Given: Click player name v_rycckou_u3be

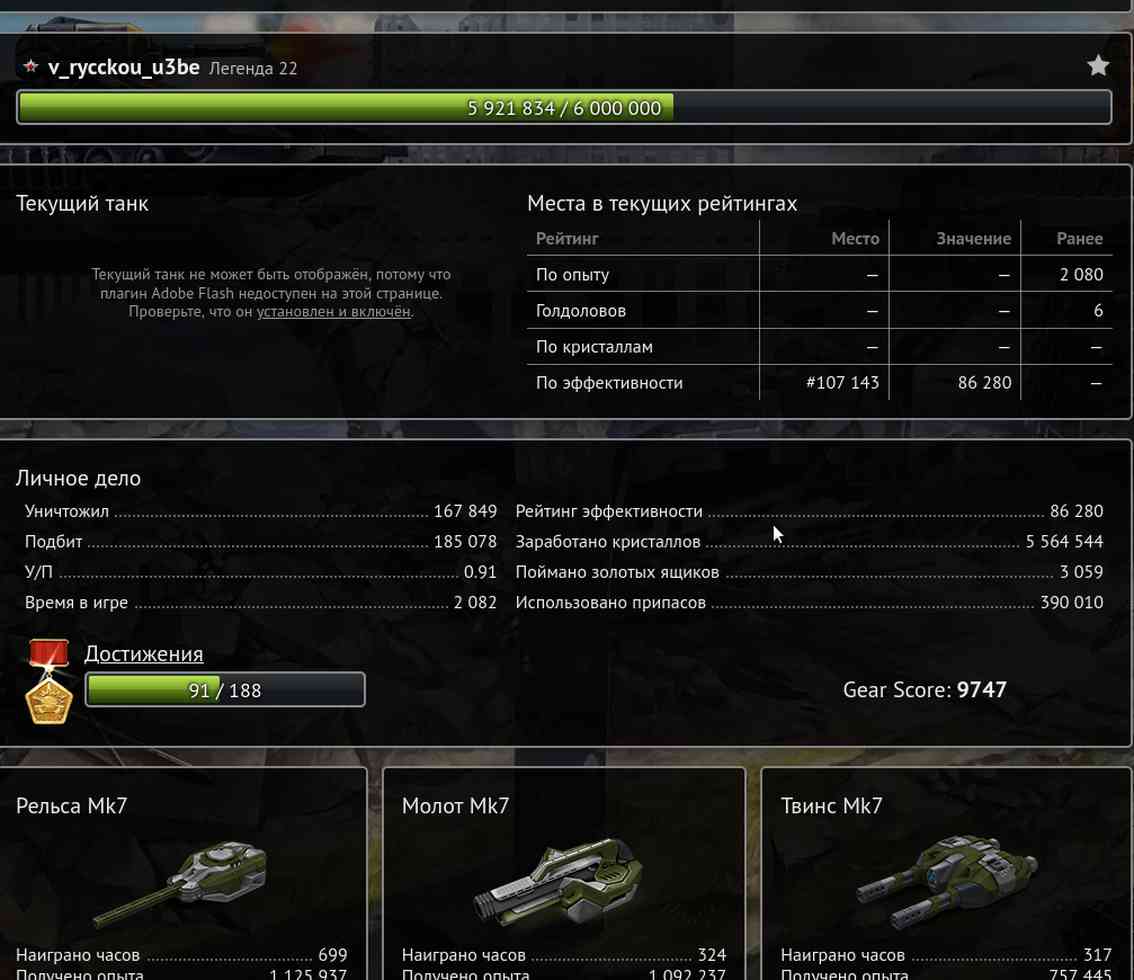Looking at the screenshot, I should 123,67.
